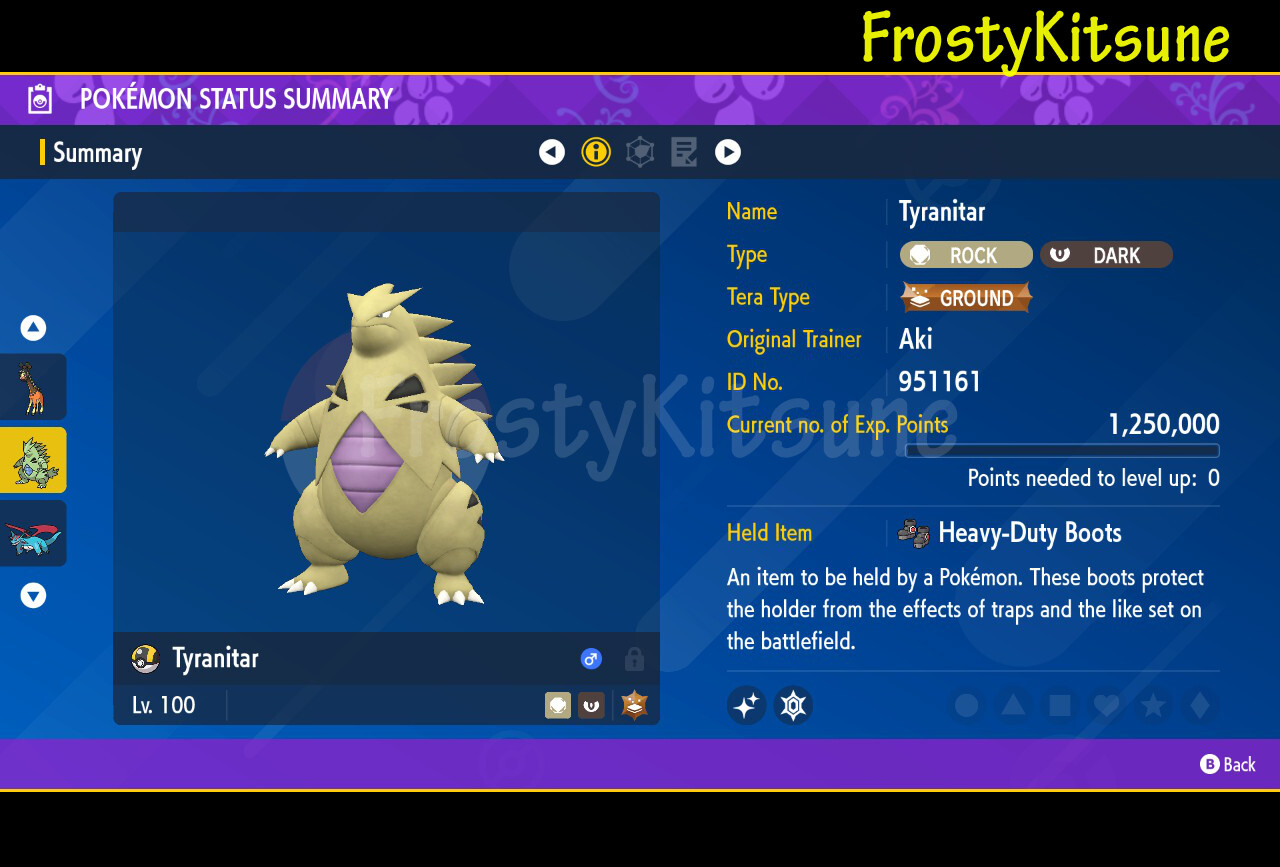The image size is (1280, 867).
Task: Open the Pokémon Status Summary header icon
Action: click(38, 99)
